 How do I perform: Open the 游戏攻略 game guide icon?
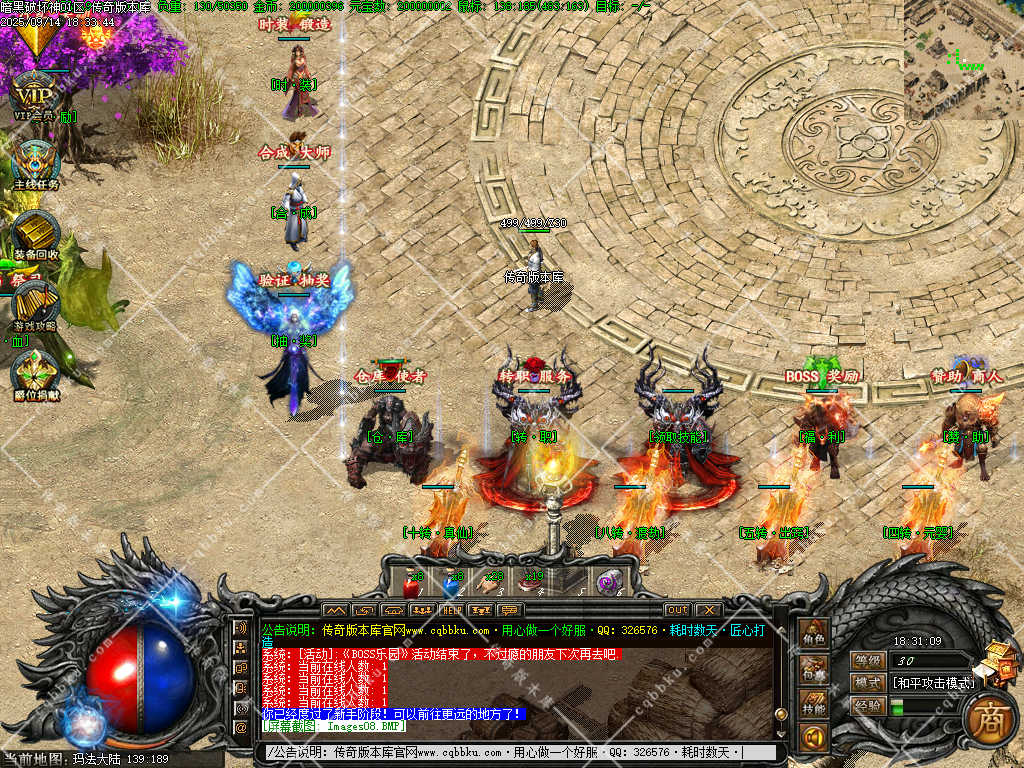click(36, 302)
